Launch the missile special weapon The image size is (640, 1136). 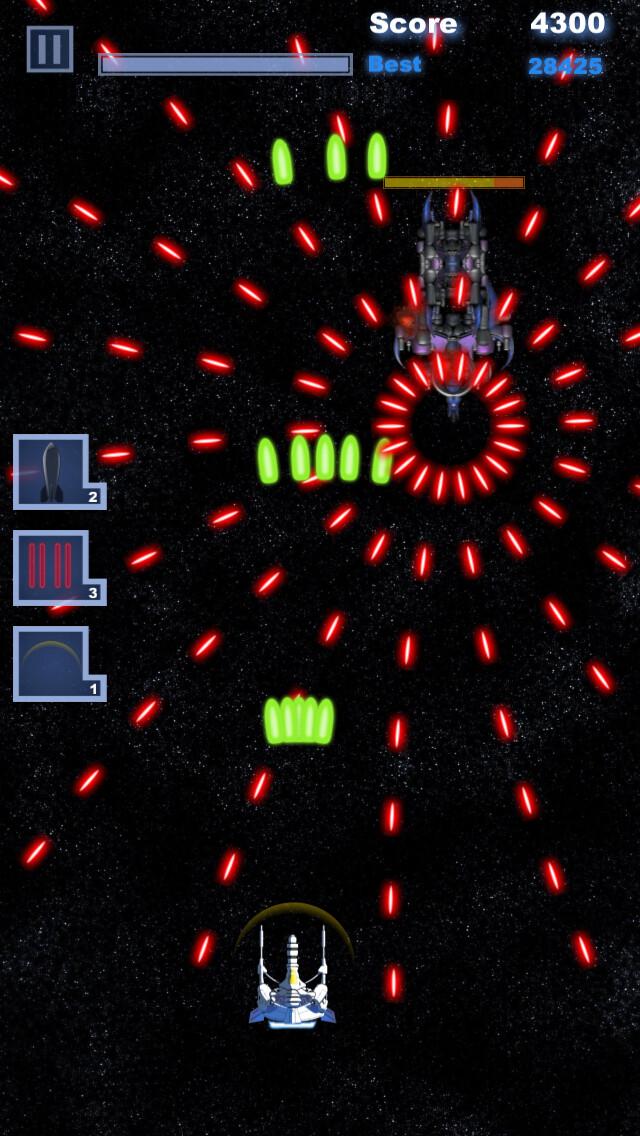52,471
